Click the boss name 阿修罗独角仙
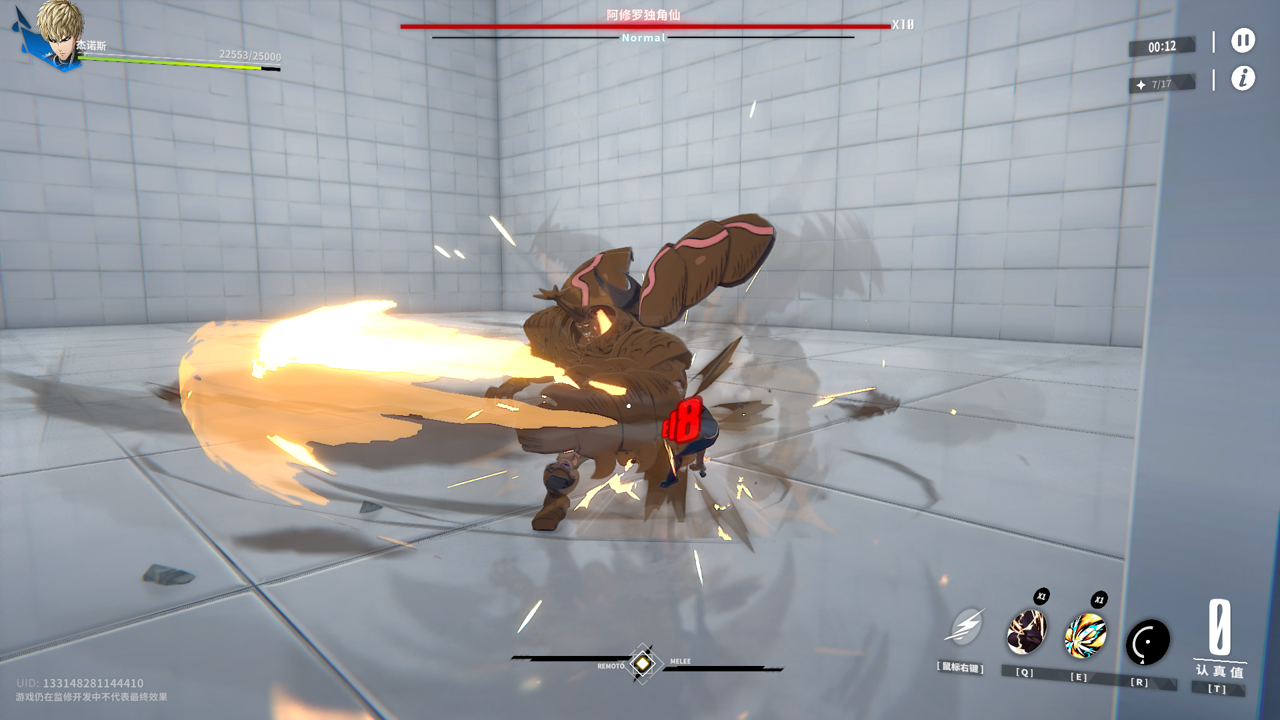 pos(643,18)
